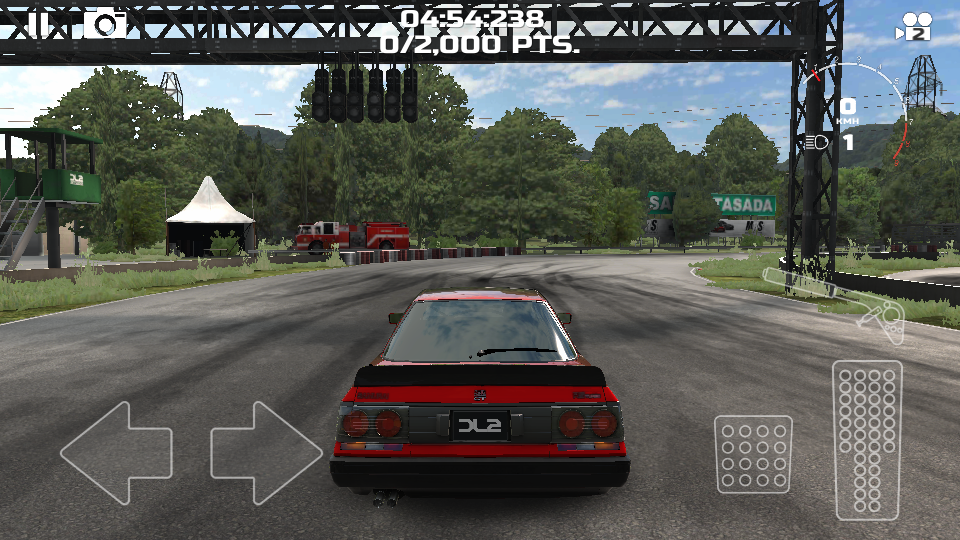Image resolution: width=960 pixels, height=540 pixels.
Task: Tap the brake pedal
Action: point(753,454)
